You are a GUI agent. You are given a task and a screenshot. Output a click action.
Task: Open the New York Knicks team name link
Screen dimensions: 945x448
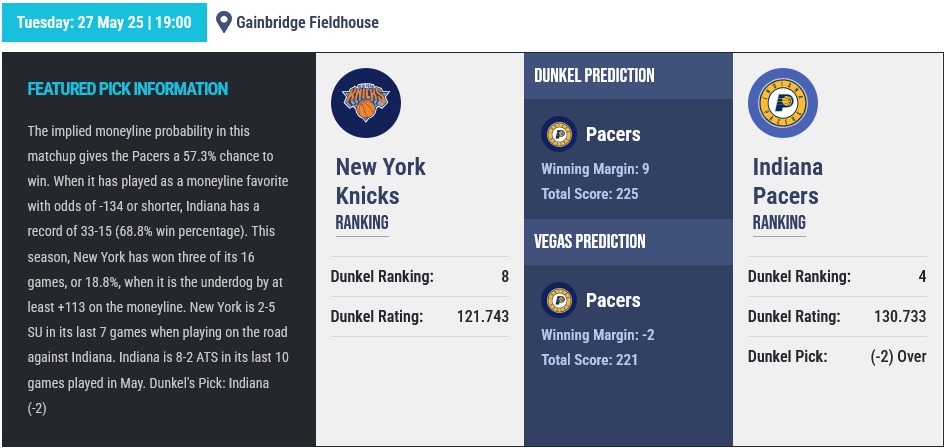[x=380, y=181]
